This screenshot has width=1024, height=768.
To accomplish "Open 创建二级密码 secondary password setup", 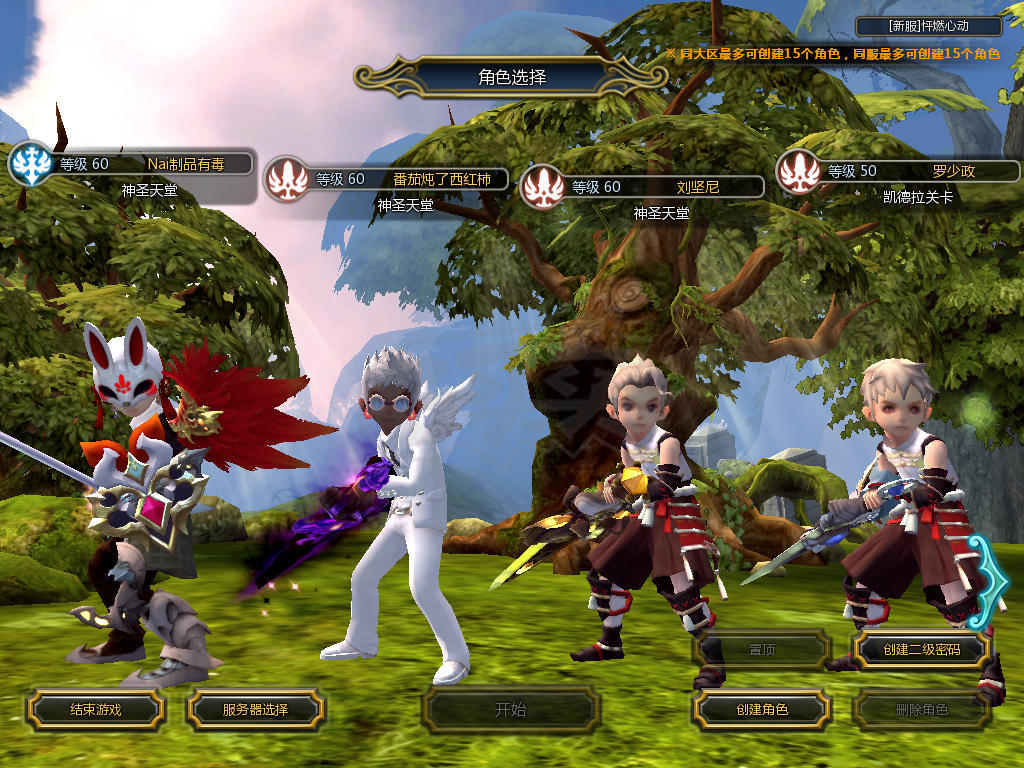I will 921,650.
